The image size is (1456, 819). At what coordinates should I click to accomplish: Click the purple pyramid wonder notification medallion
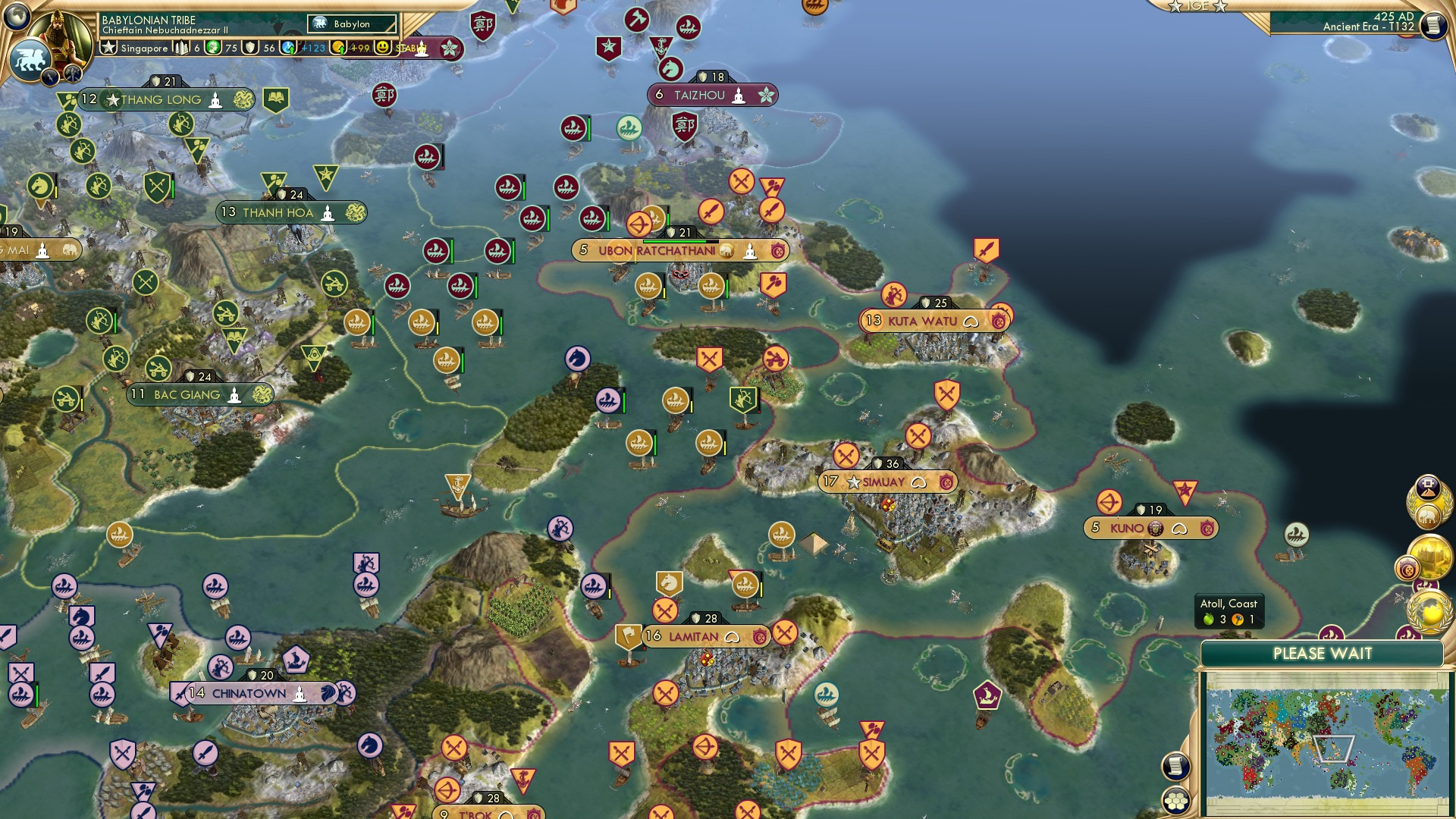pos(1428,486)
